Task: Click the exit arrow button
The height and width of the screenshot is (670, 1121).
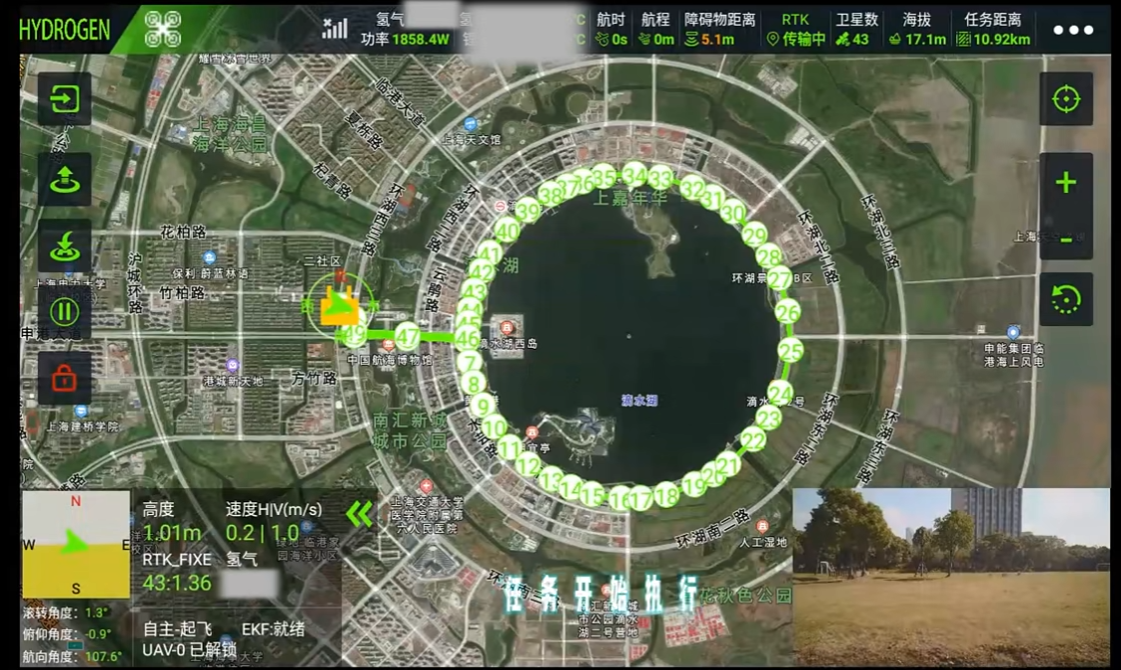Action: pyautogui.click(x=65, y=100)
